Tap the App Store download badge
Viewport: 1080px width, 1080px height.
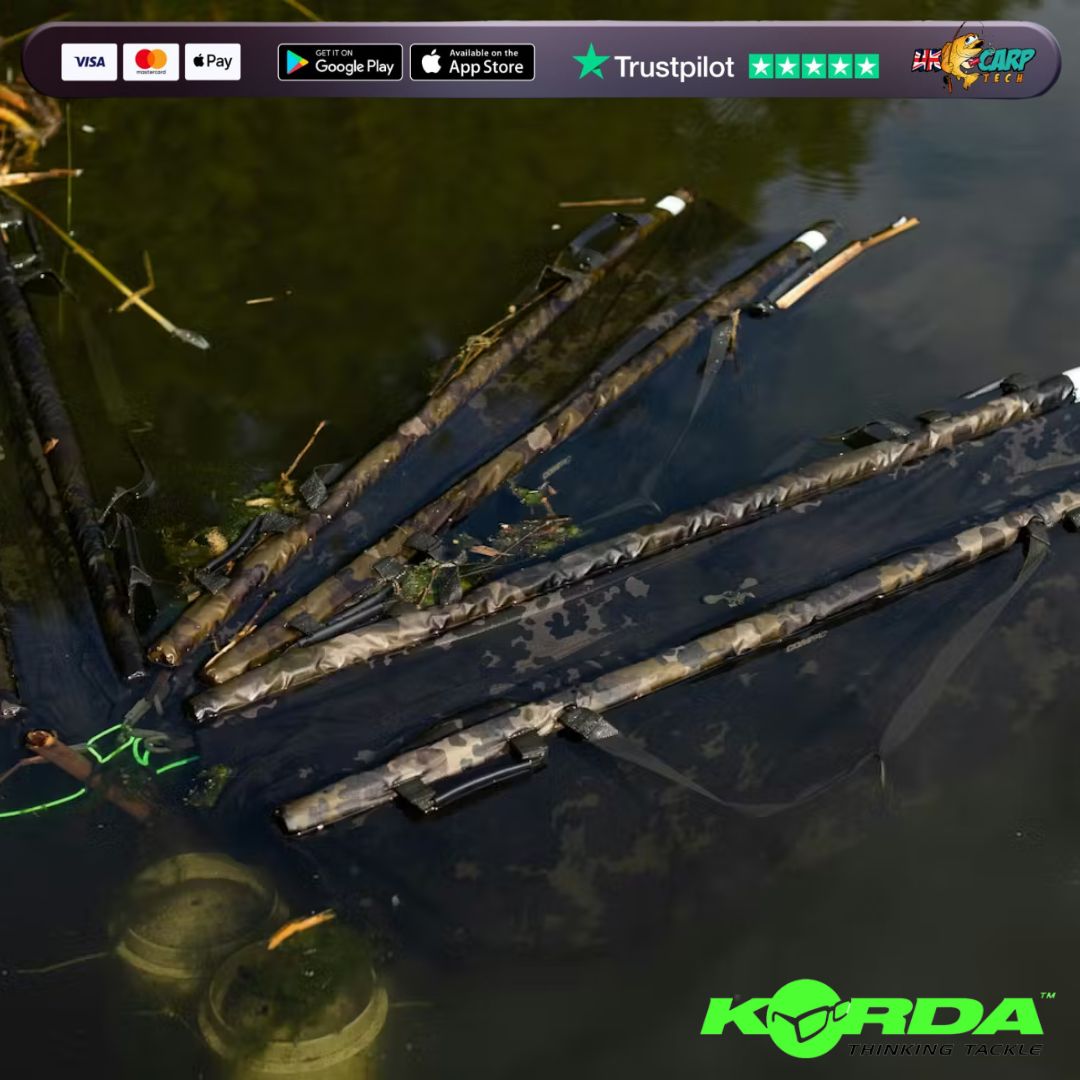pyautogui.click(x=472, y=62)
